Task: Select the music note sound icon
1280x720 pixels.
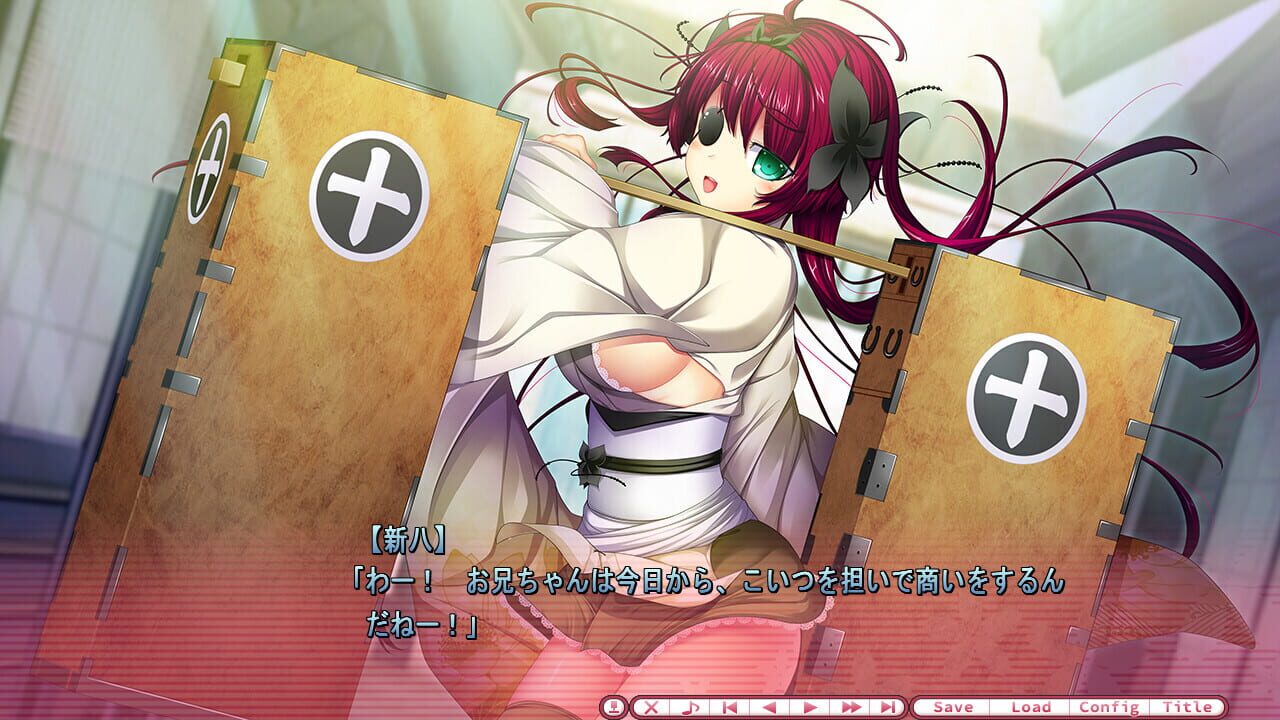Action: coord(690,706)
